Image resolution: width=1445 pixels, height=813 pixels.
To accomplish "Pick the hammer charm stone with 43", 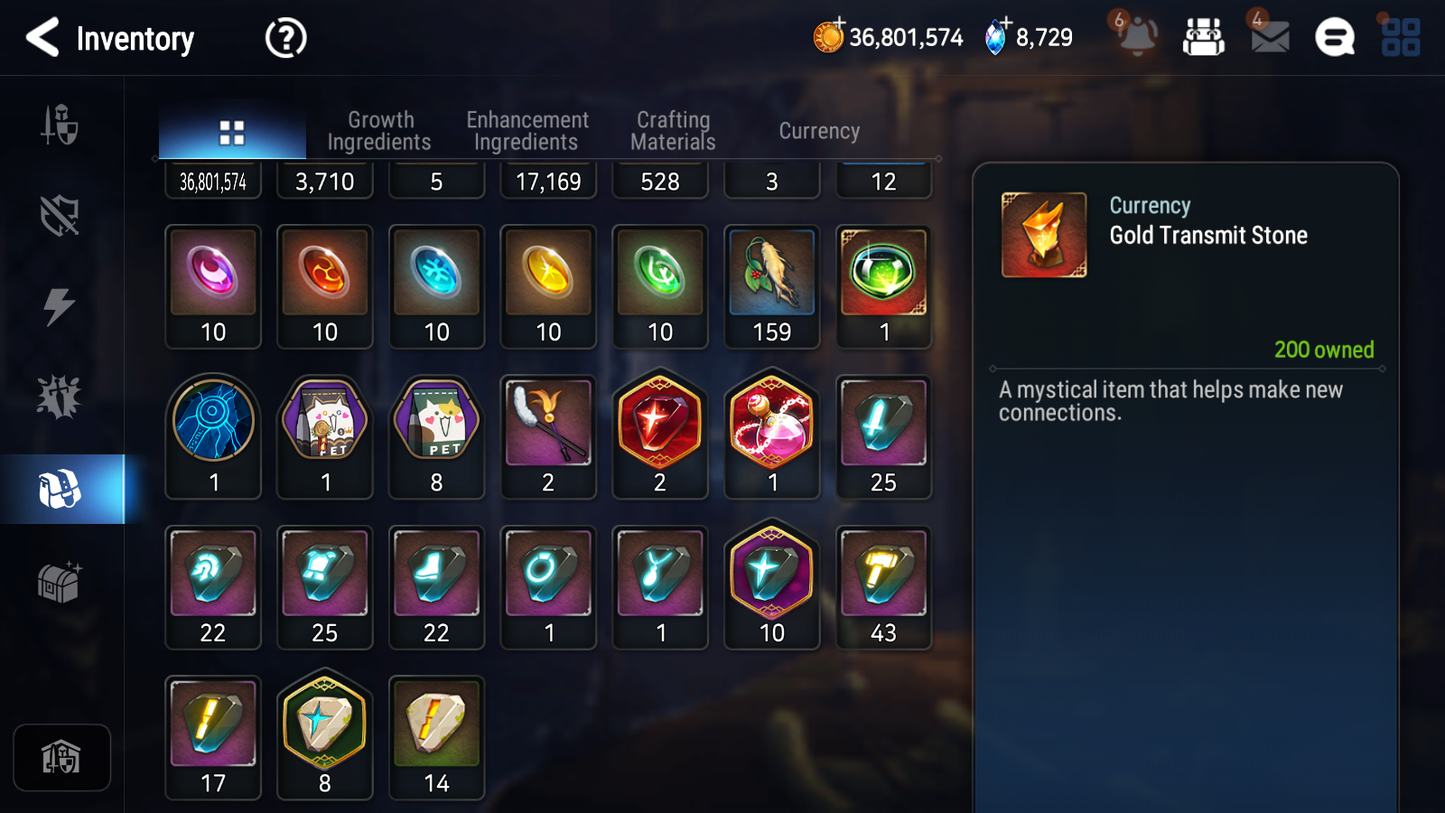I will [x=883, y=587].
